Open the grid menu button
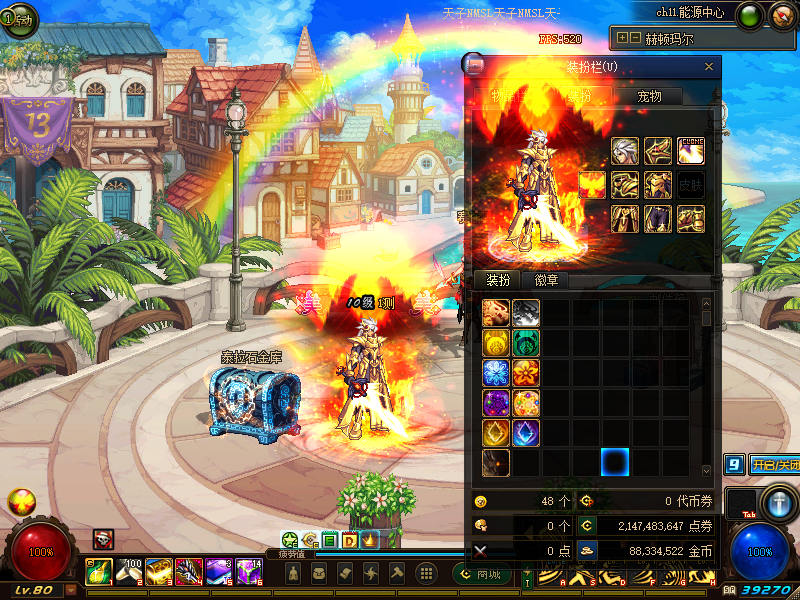800x600 pixels. click(x=425, y=573)
